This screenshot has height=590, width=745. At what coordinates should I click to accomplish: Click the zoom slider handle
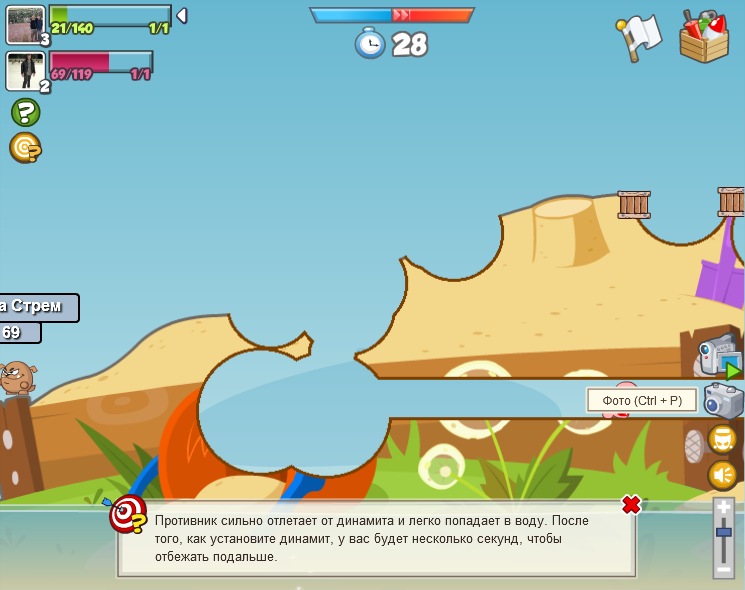coord(724,533)
